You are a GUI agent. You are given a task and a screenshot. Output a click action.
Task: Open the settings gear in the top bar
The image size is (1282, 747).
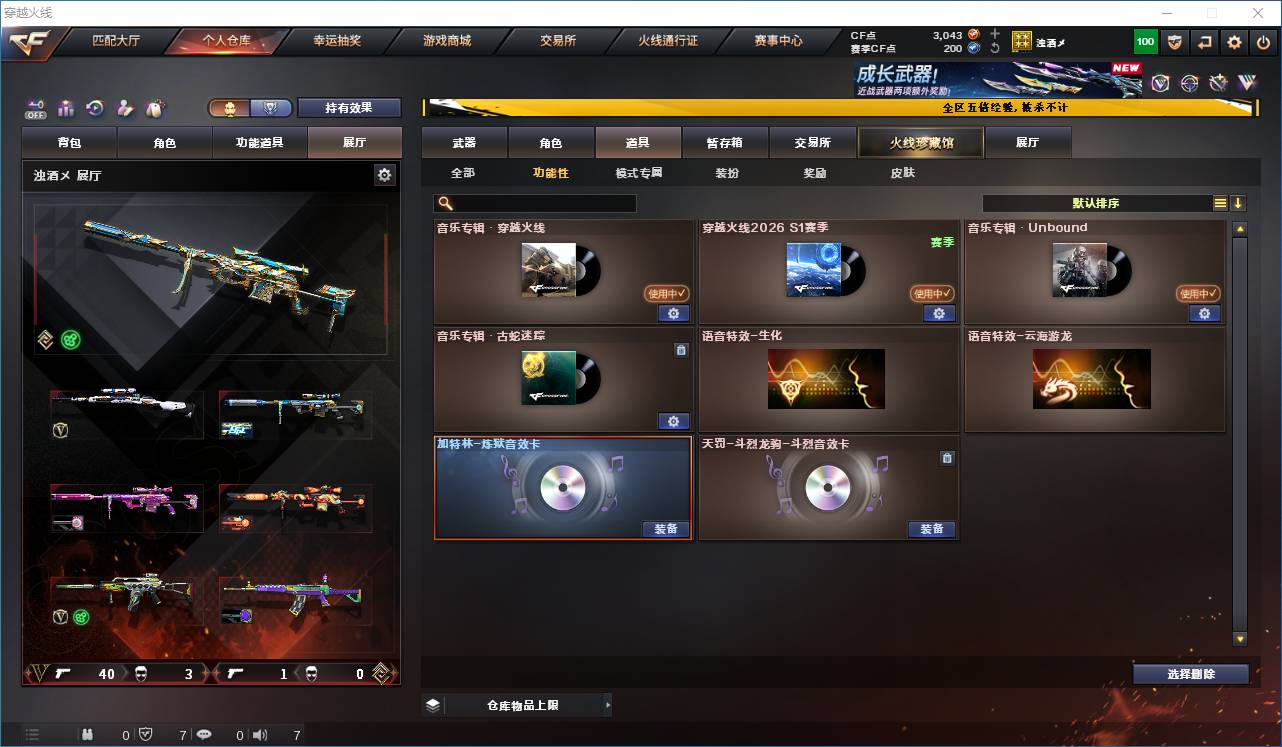[x=1233, y=41]
